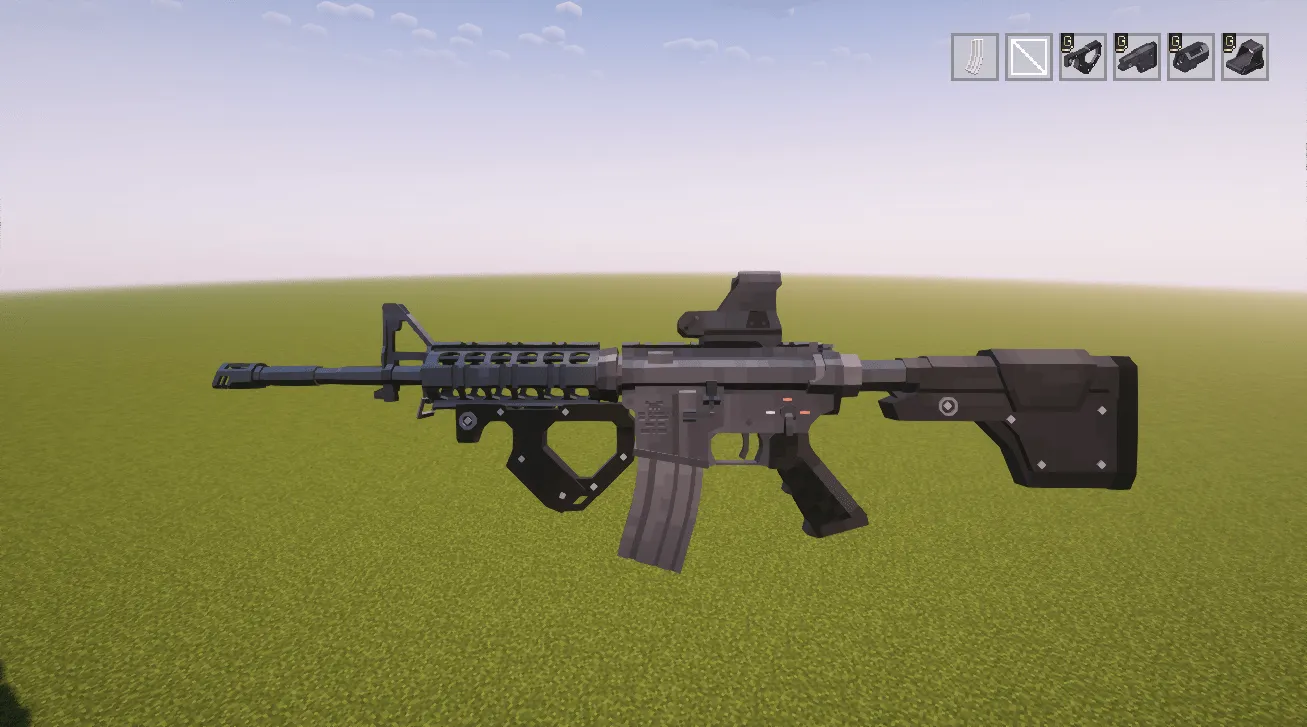
Task: Click the G tag on the sight attachment
Action: [x=1230, y=45]
